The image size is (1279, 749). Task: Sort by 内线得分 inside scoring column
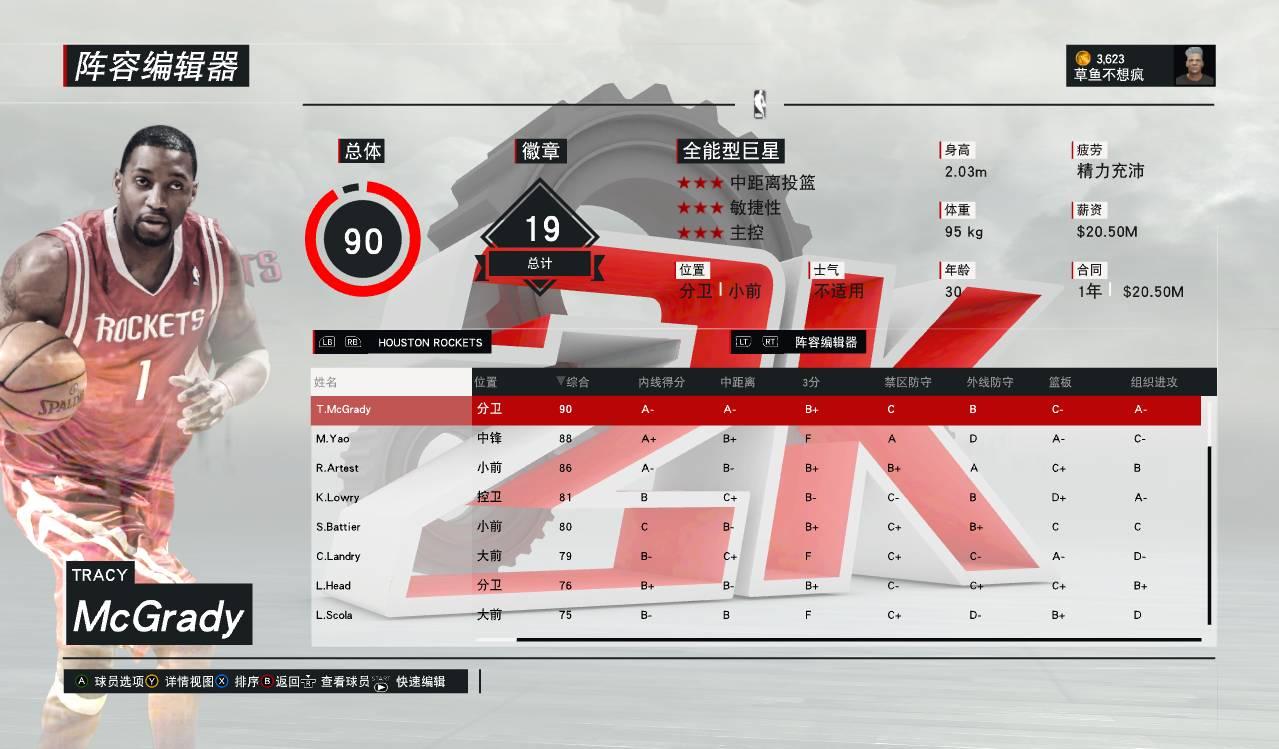tap(661, 382)
